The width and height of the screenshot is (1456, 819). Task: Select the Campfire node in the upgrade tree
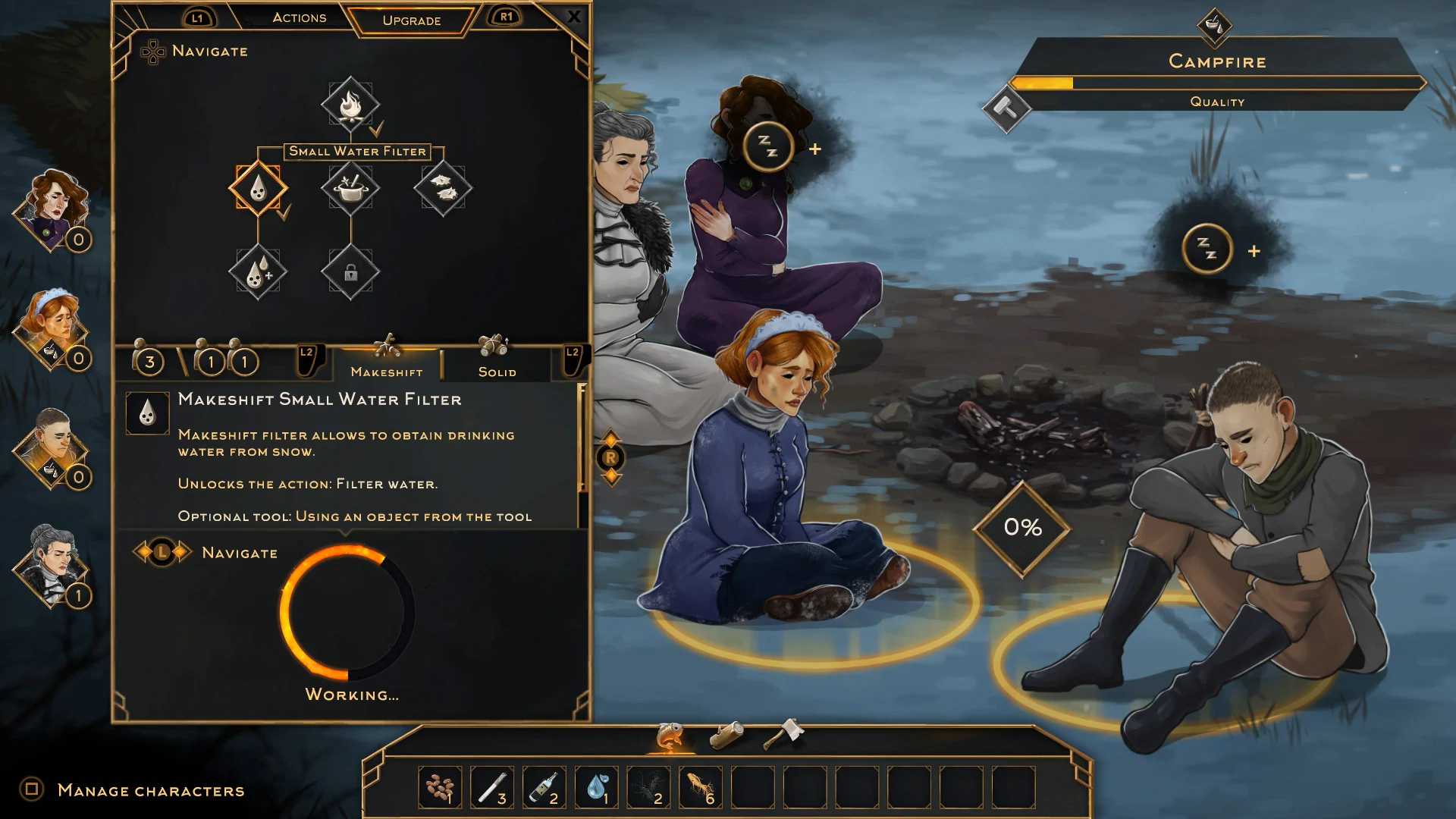click(x=351, y=106)
